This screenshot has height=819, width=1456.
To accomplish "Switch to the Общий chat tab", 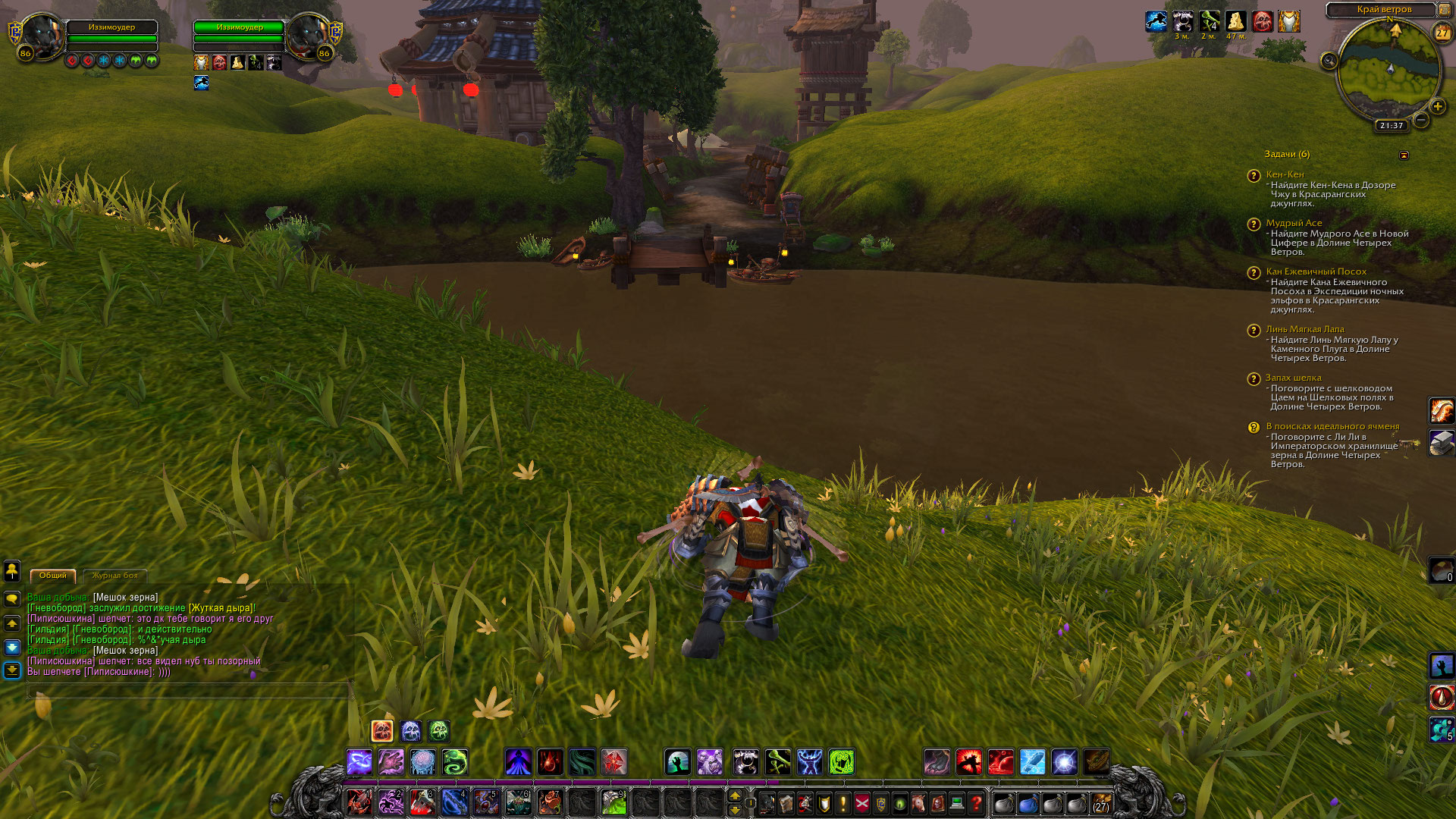I will pyautogui.click(x=53, y=576).
